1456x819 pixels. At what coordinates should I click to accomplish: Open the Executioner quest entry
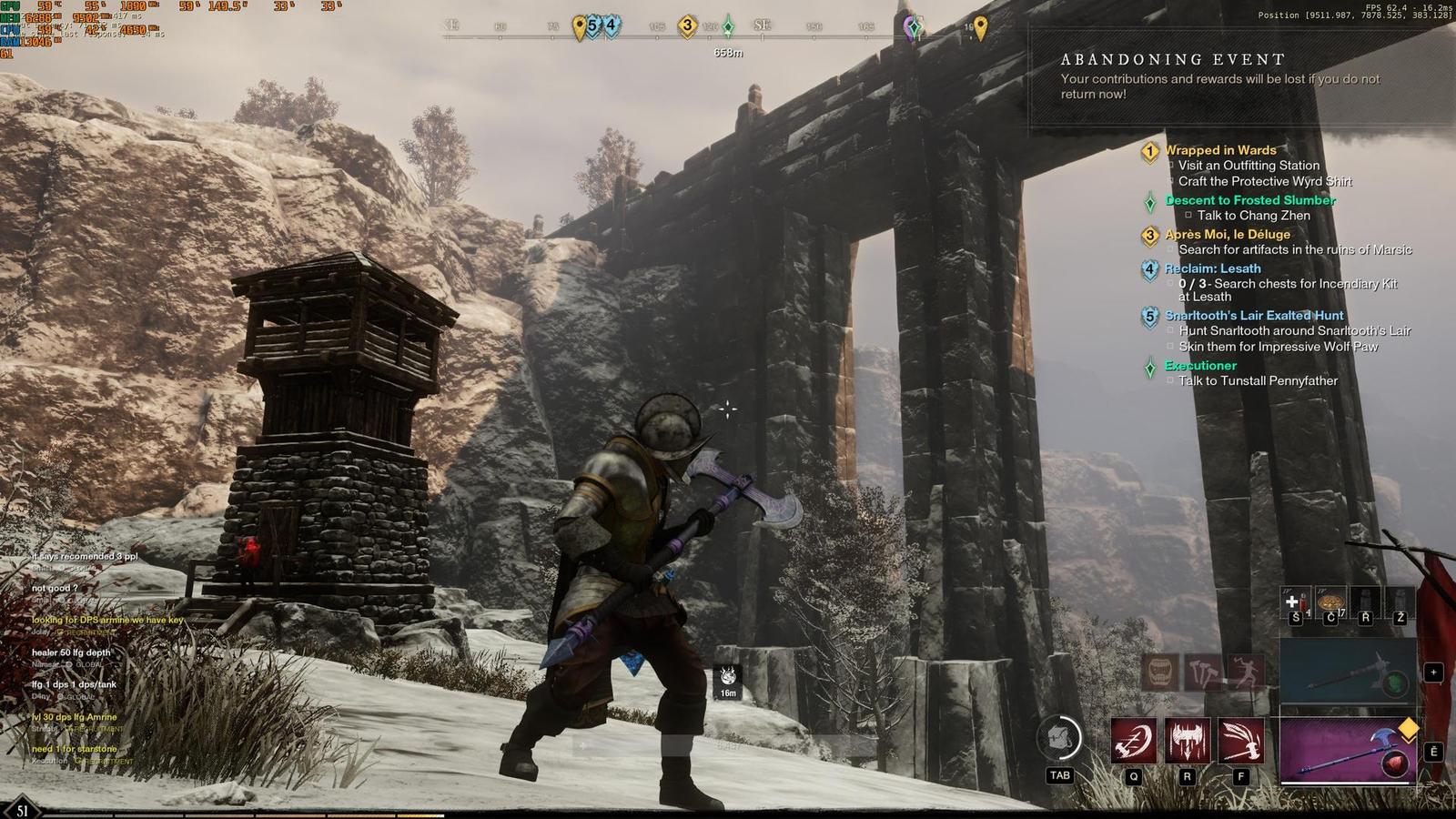tap(1200, 366)
